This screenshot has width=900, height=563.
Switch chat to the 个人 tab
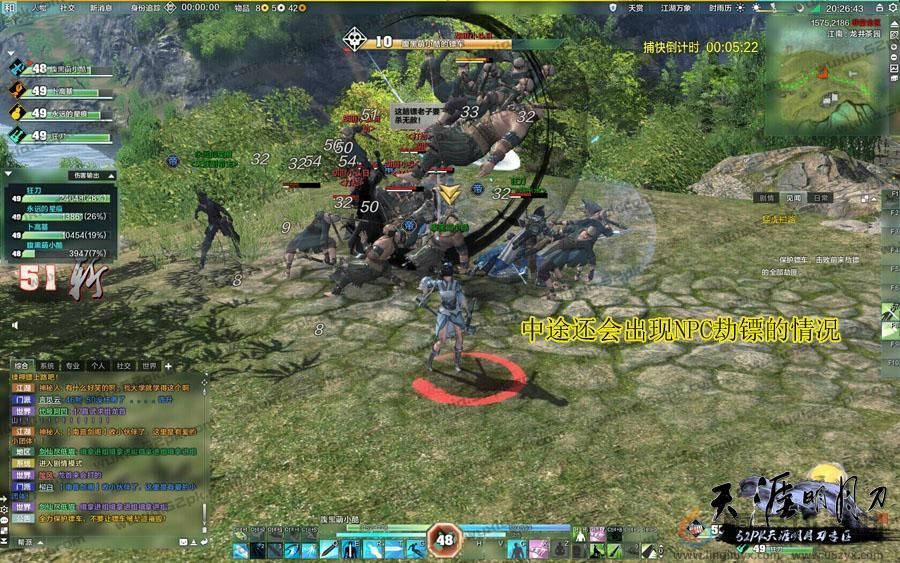click(98, 366)
